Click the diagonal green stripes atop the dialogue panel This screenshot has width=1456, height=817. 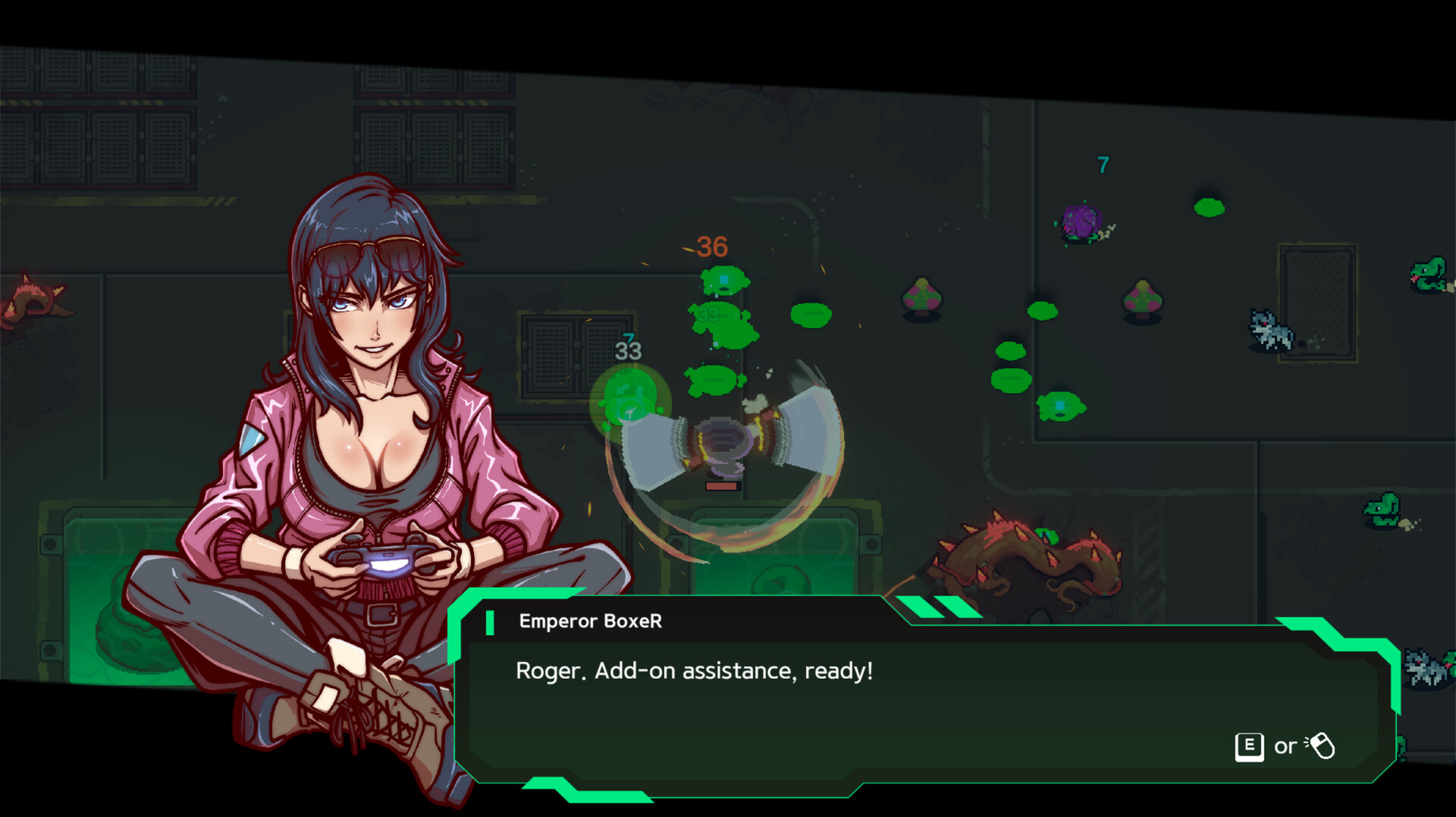pyautogui.click(x=937, y=608)
